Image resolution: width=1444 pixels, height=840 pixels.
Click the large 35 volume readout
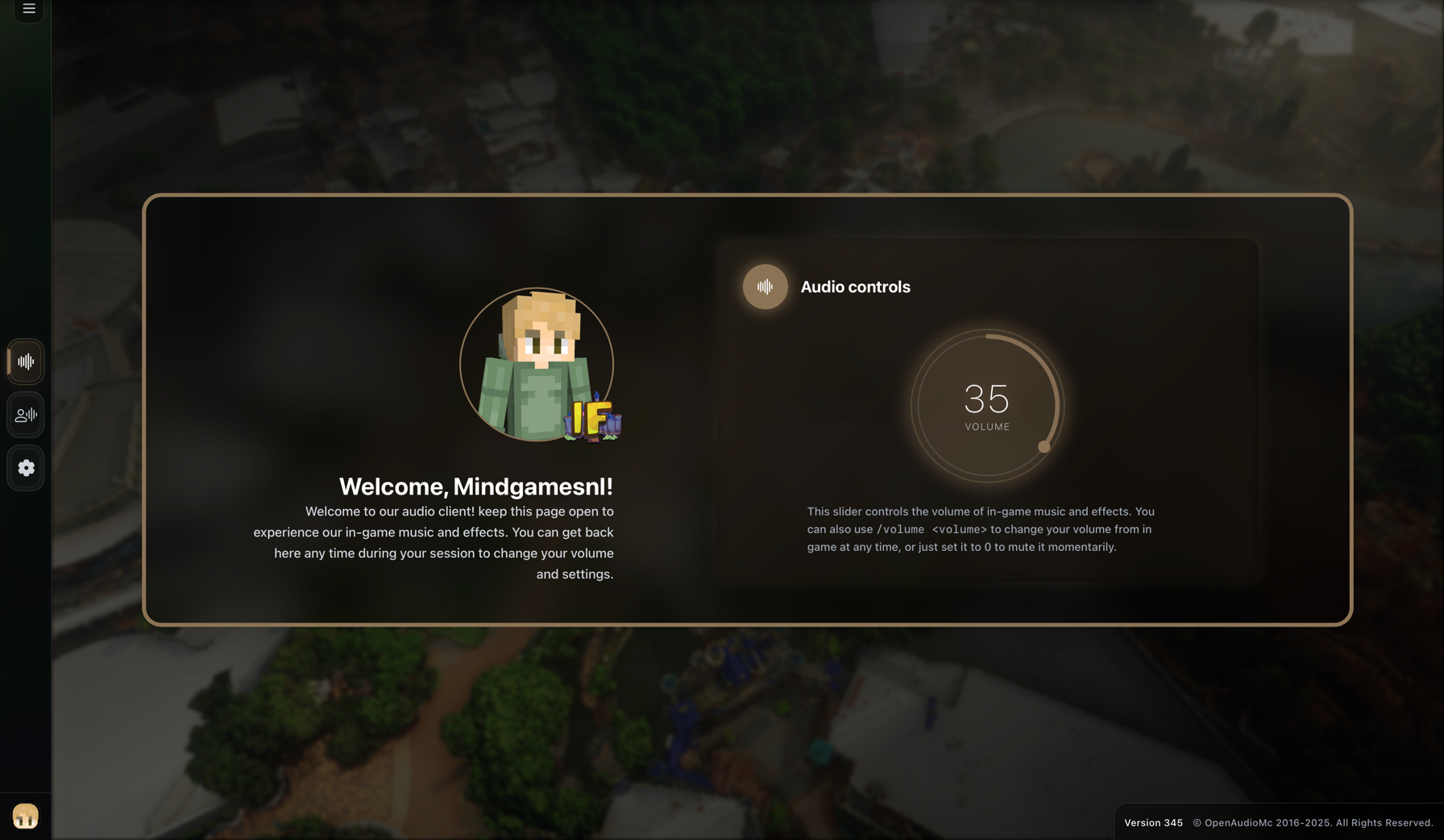(x=987, y=397)
